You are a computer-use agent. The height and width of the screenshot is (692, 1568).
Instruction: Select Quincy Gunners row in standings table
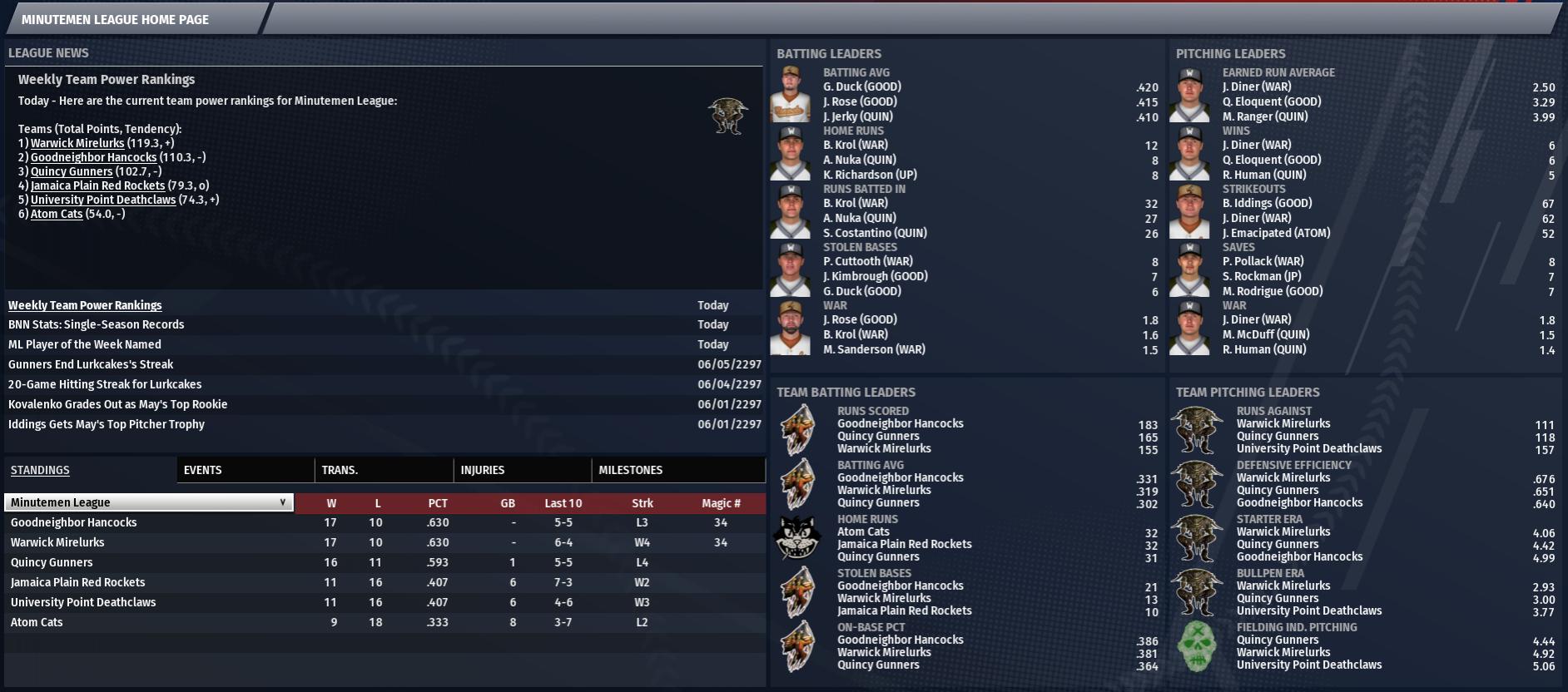[x=52, y=562]
